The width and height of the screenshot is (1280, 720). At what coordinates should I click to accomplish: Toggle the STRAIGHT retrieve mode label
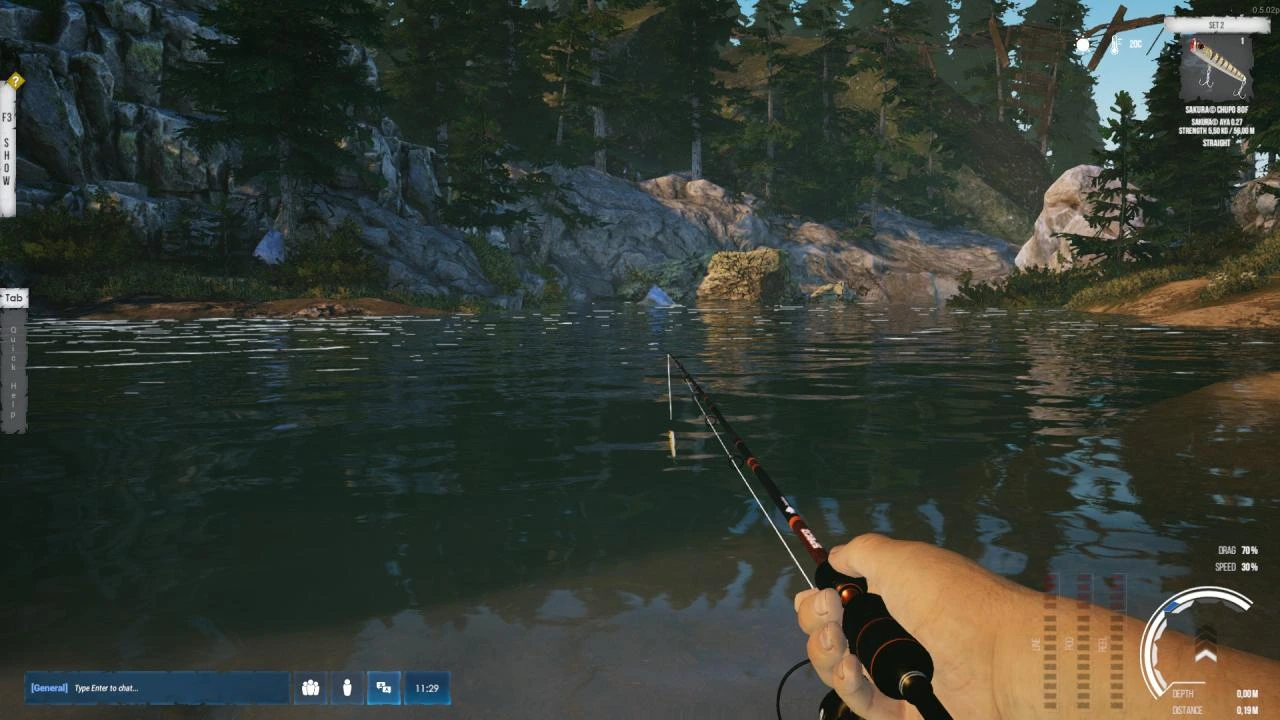point(1215,141)
